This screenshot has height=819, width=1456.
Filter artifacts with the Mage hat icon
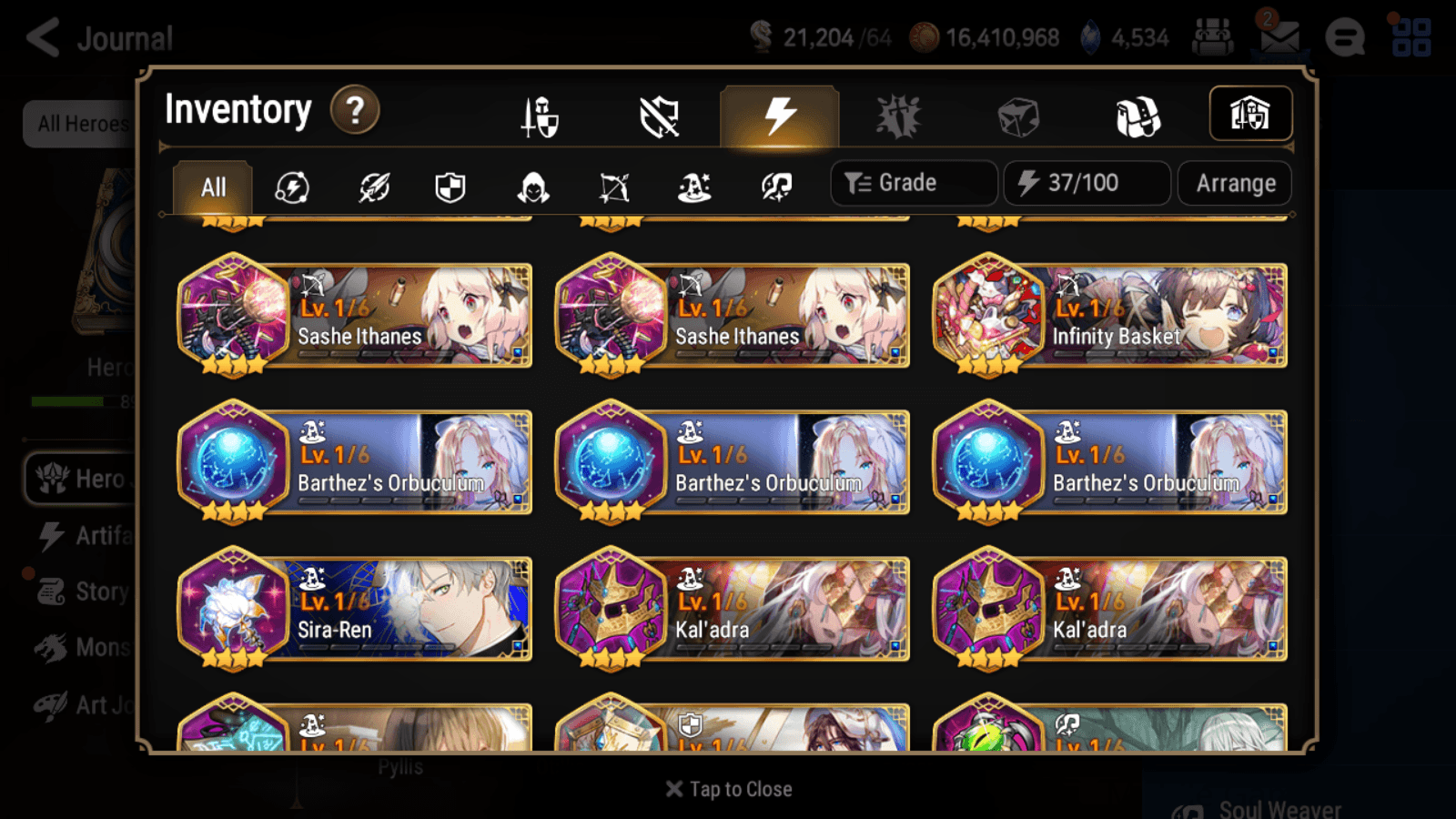[x=693, y=187]
